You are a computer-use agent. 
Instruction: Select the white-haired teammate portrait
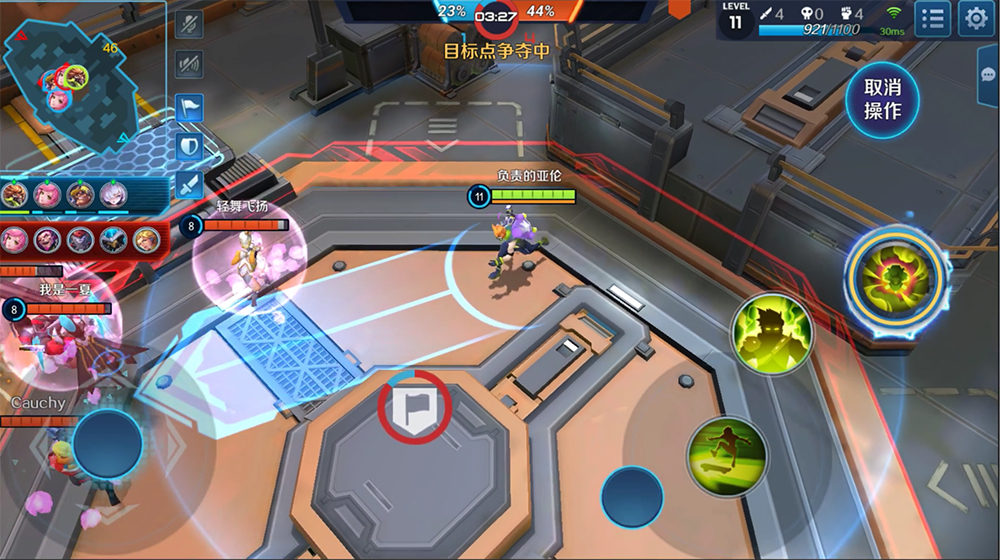click(113, 195)
